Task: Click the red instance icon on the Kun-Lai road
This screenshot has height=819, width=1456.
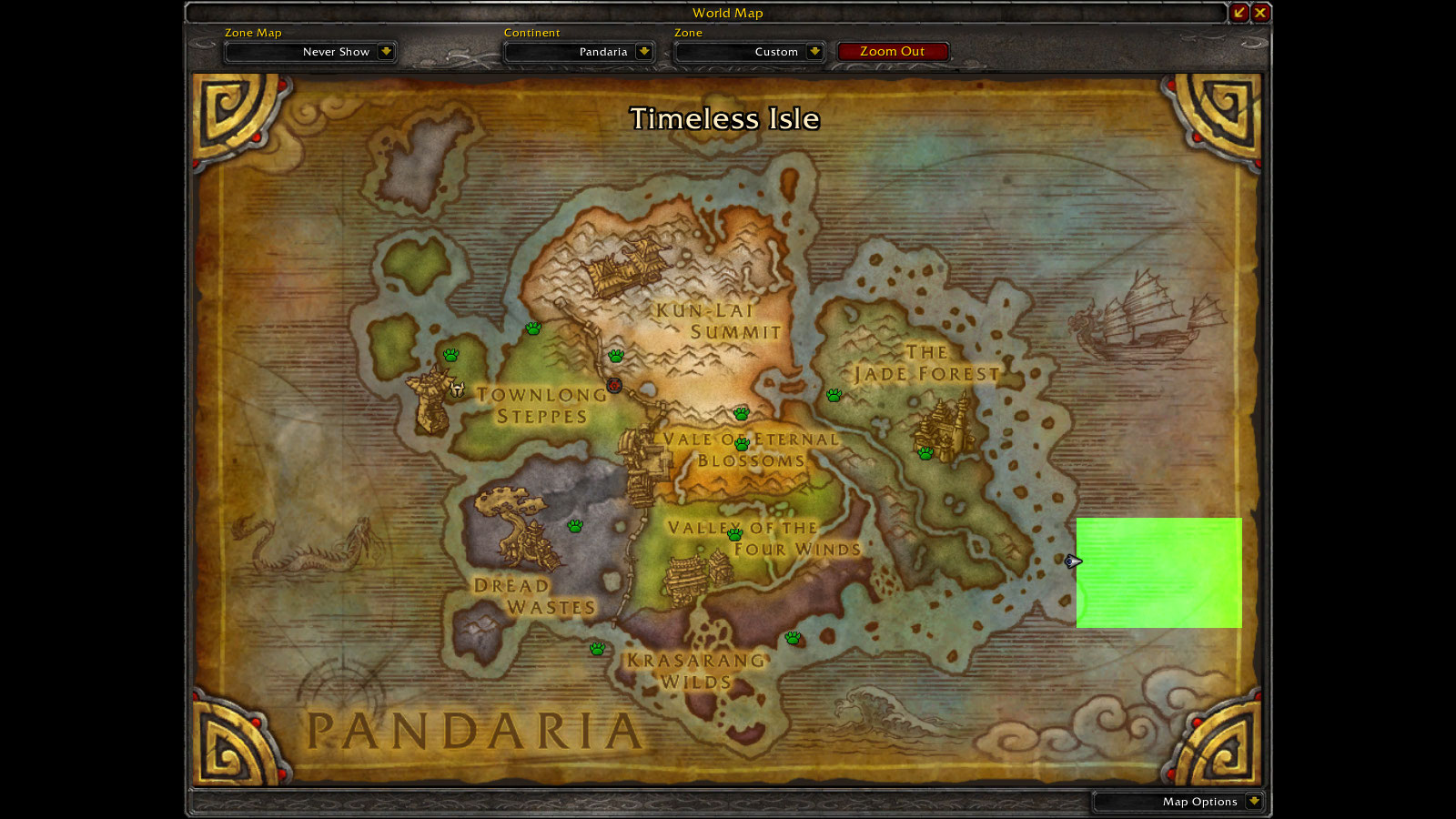Action: [614, 386]
